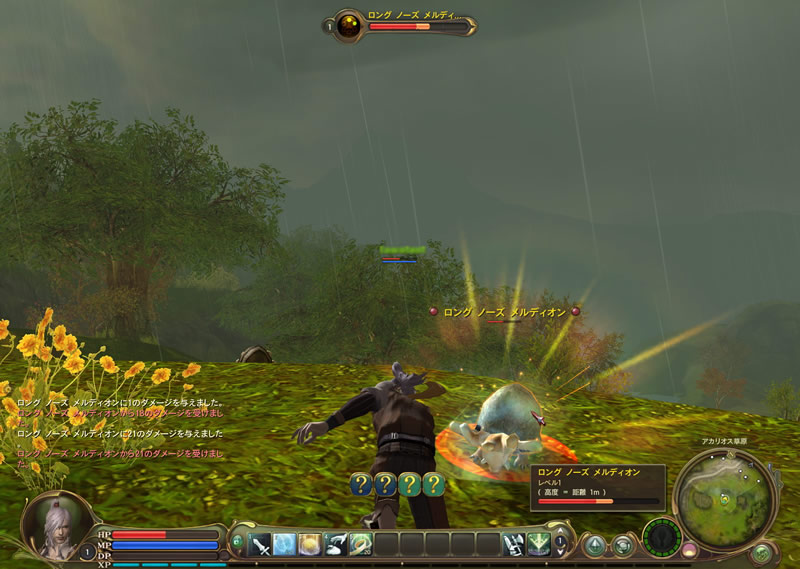Click the dark flight gauge circle
The height and width of the screenshot is (569, 800).
pos(661,537)
